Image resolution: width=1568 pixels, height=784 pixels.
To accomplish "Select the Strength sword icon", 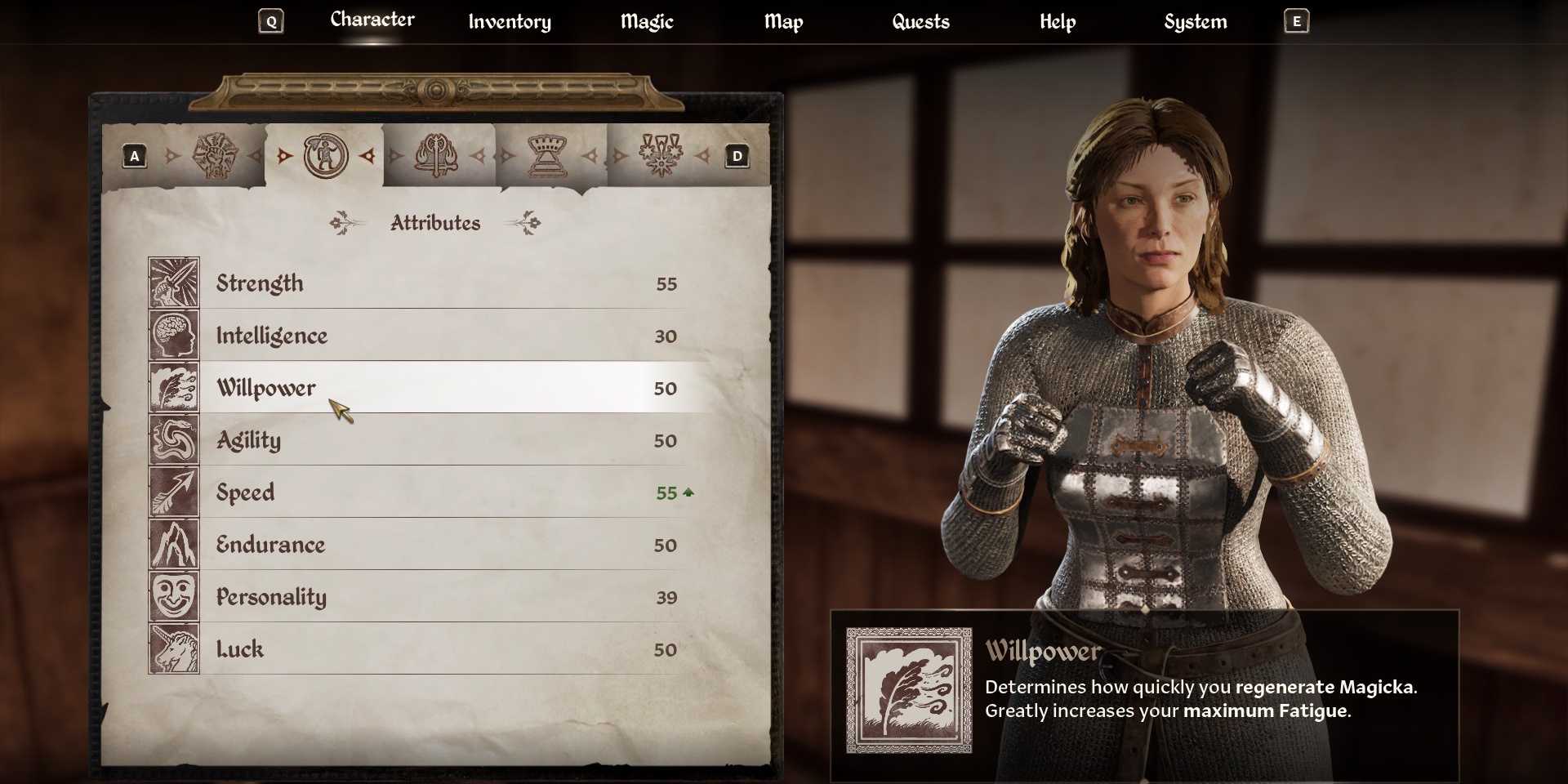I will [x=174, y=283].
